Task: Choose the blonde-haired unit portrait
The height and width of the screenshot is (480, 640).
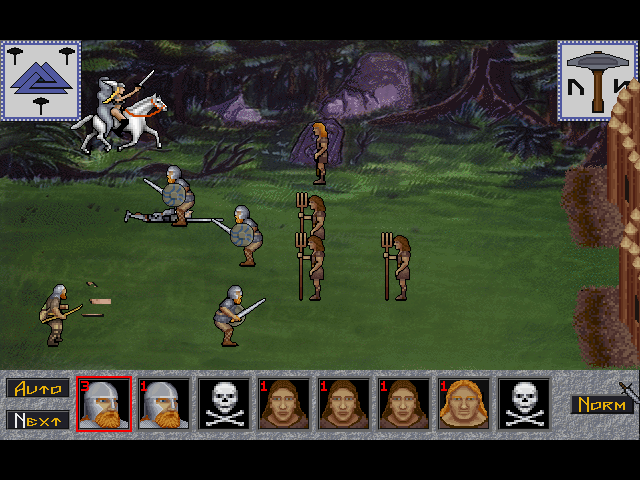Action: coord(464,404)
